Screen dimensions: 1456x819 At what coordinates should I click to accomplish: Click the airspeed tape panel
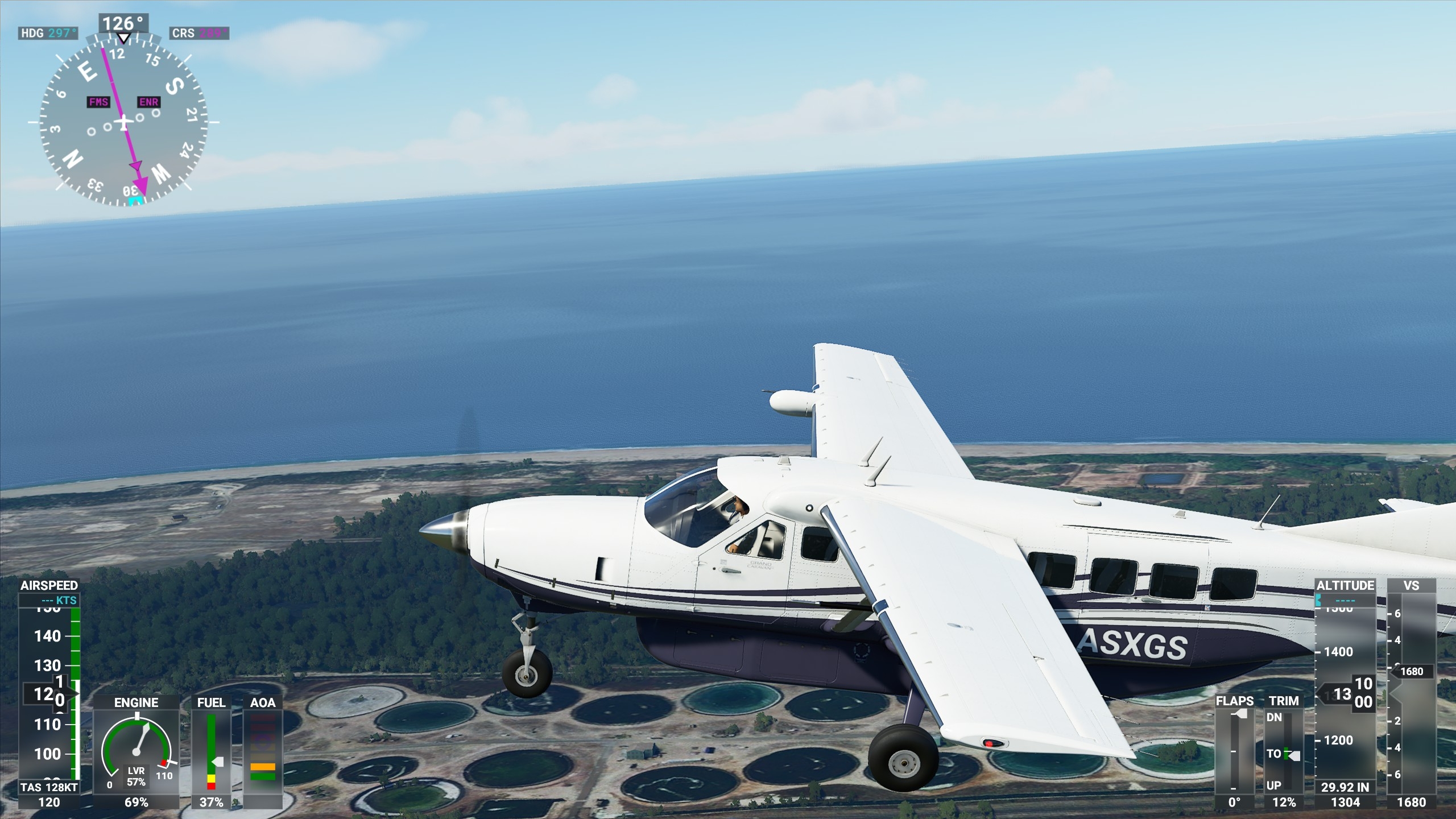point(49,694)
